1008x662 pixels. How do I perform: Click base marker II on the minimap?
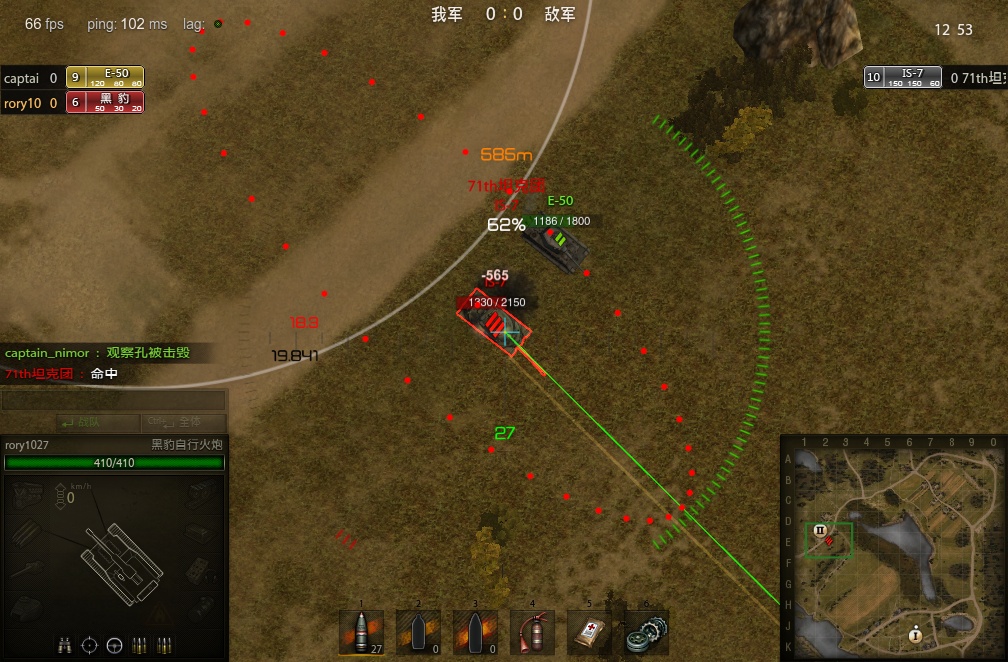(820, 530)
